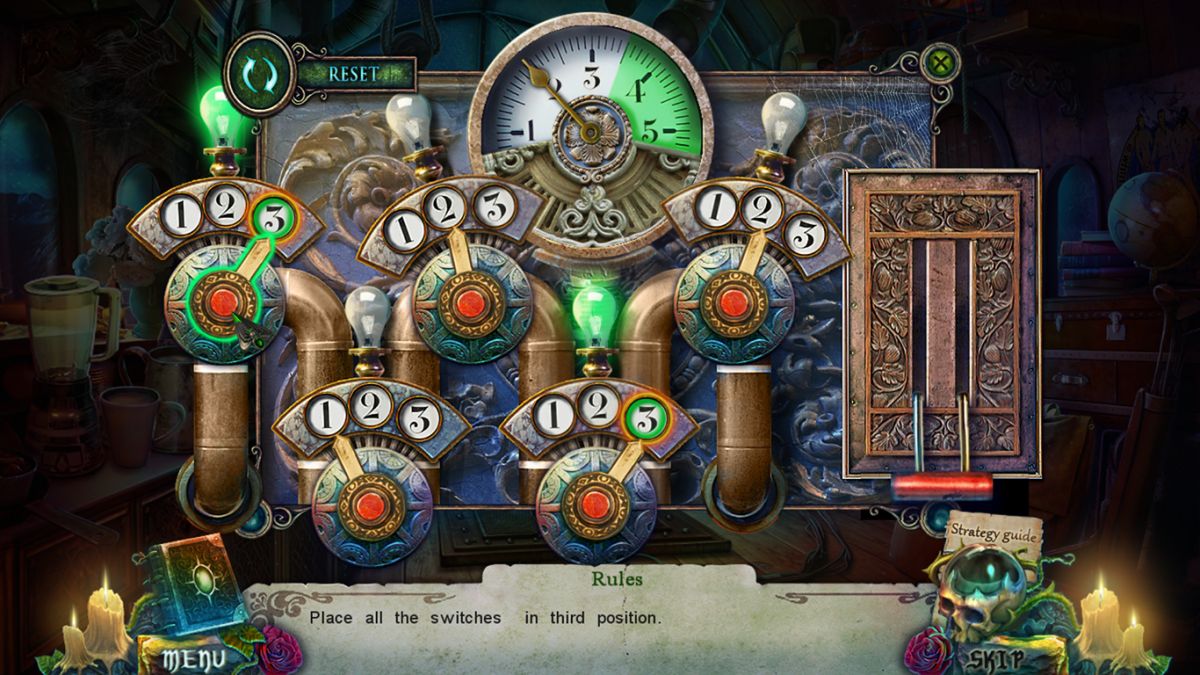Click the RESET label button
1200x675 pixels.
pyautogui.click(x=357, y=74)
